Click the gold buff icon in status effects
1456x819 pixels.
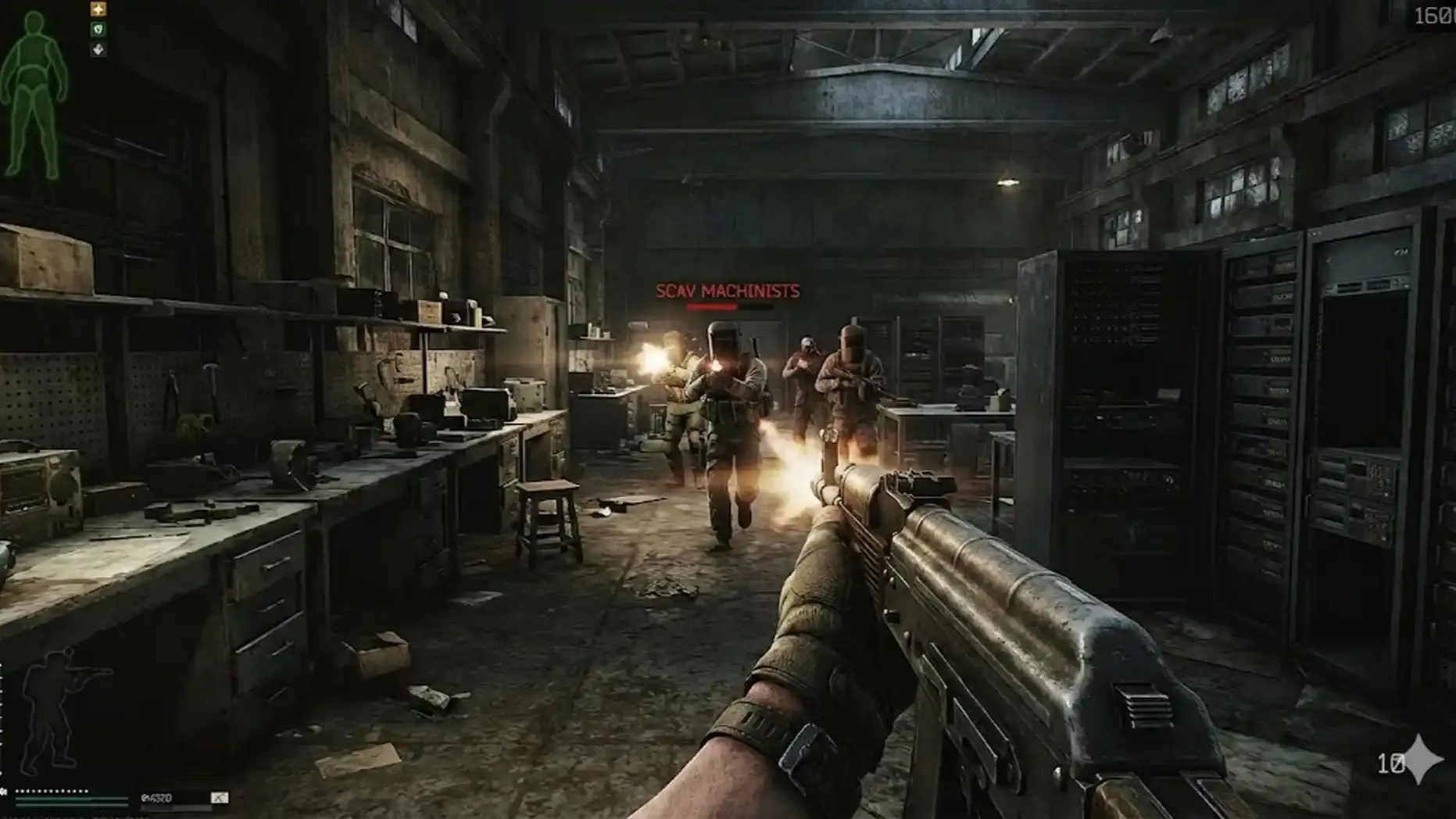tap(98, 9)
